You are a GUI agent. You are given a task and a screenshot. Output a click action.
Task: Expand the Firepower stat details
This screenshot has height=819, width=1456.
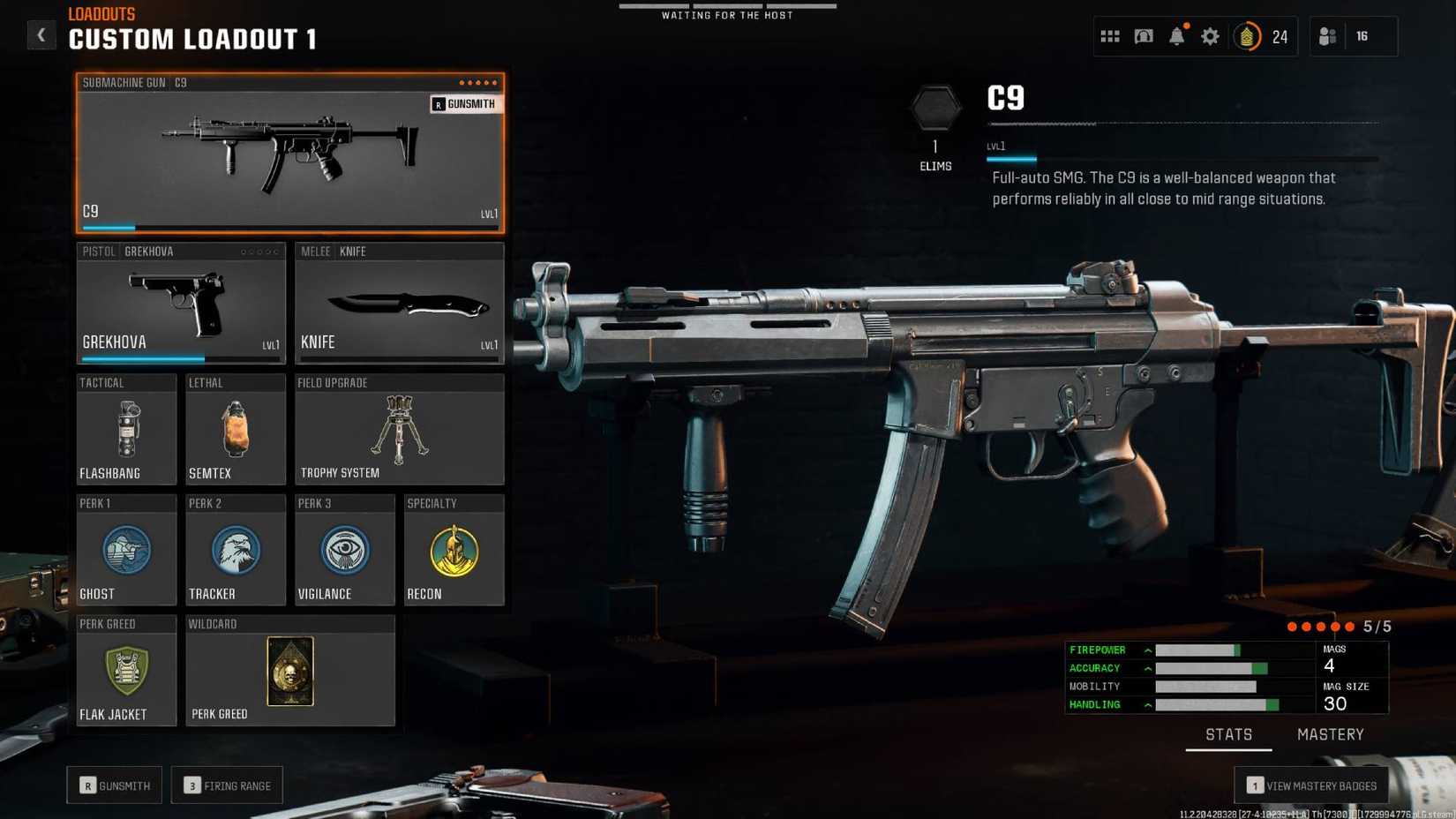pyautogui.click(x=1146, y=650)
